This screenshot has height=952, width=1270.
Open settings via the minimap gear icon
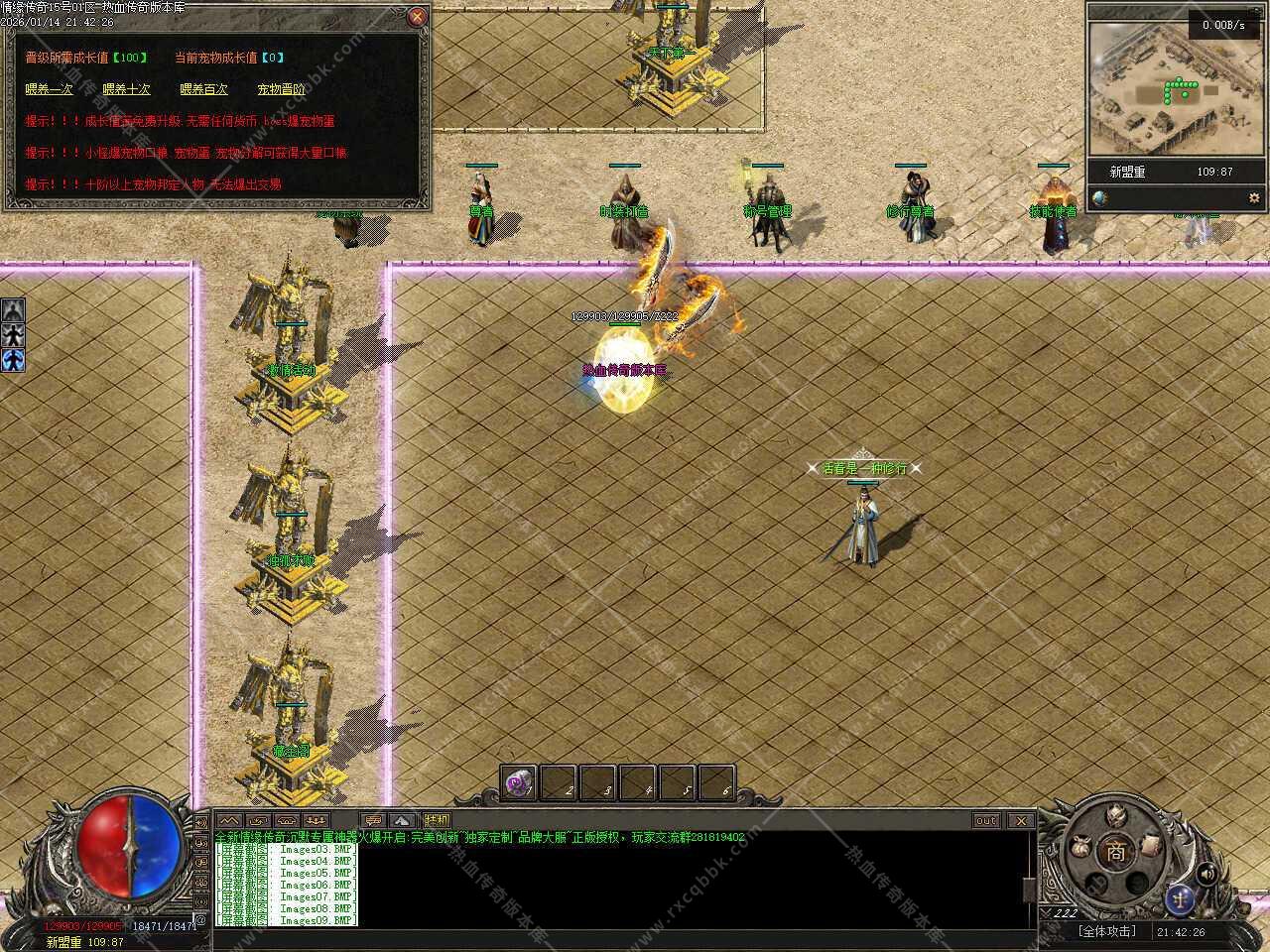pyautogui.click(x=1253, y=198)
